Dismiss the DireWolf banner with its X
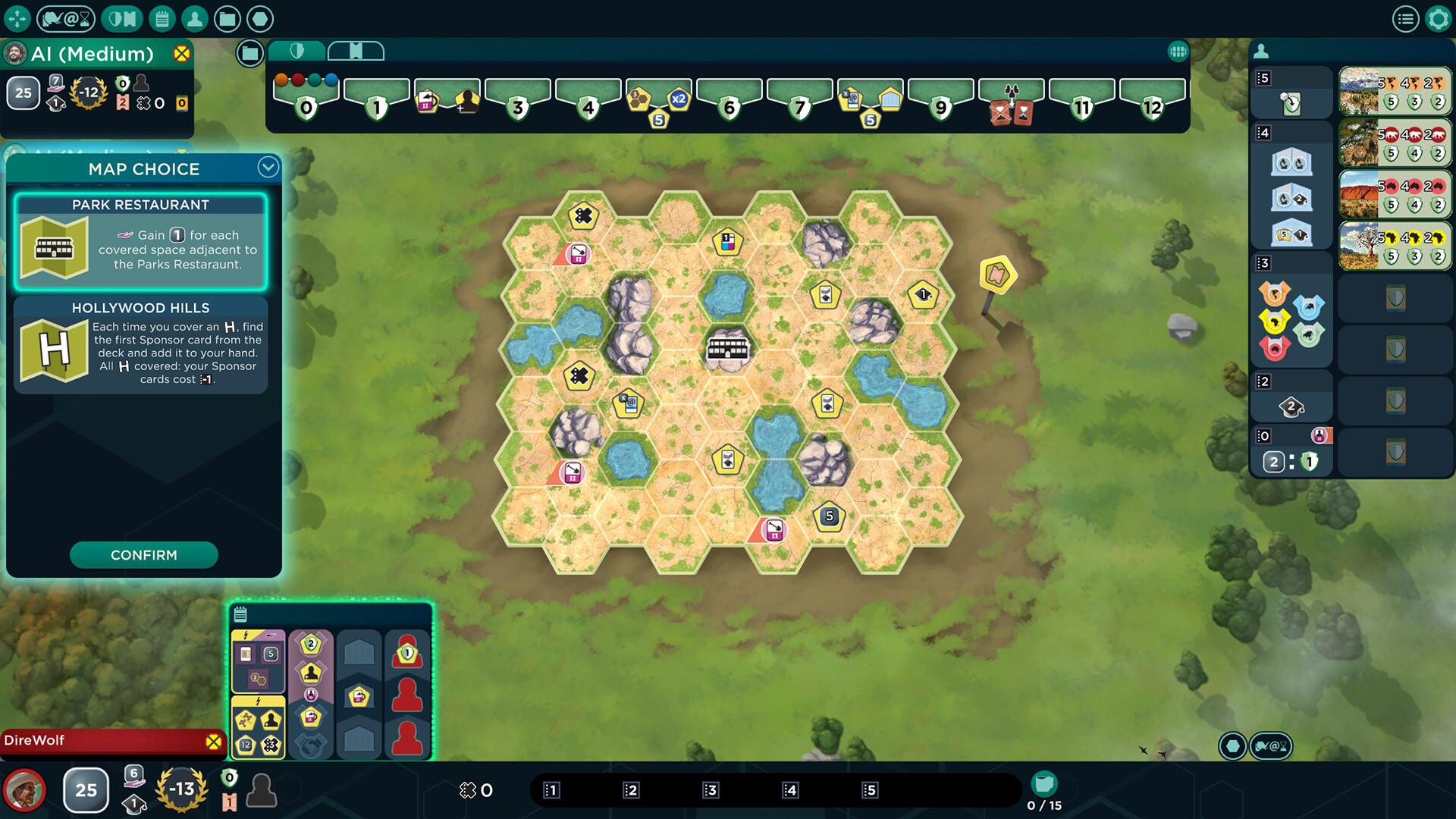 point(215,741)
